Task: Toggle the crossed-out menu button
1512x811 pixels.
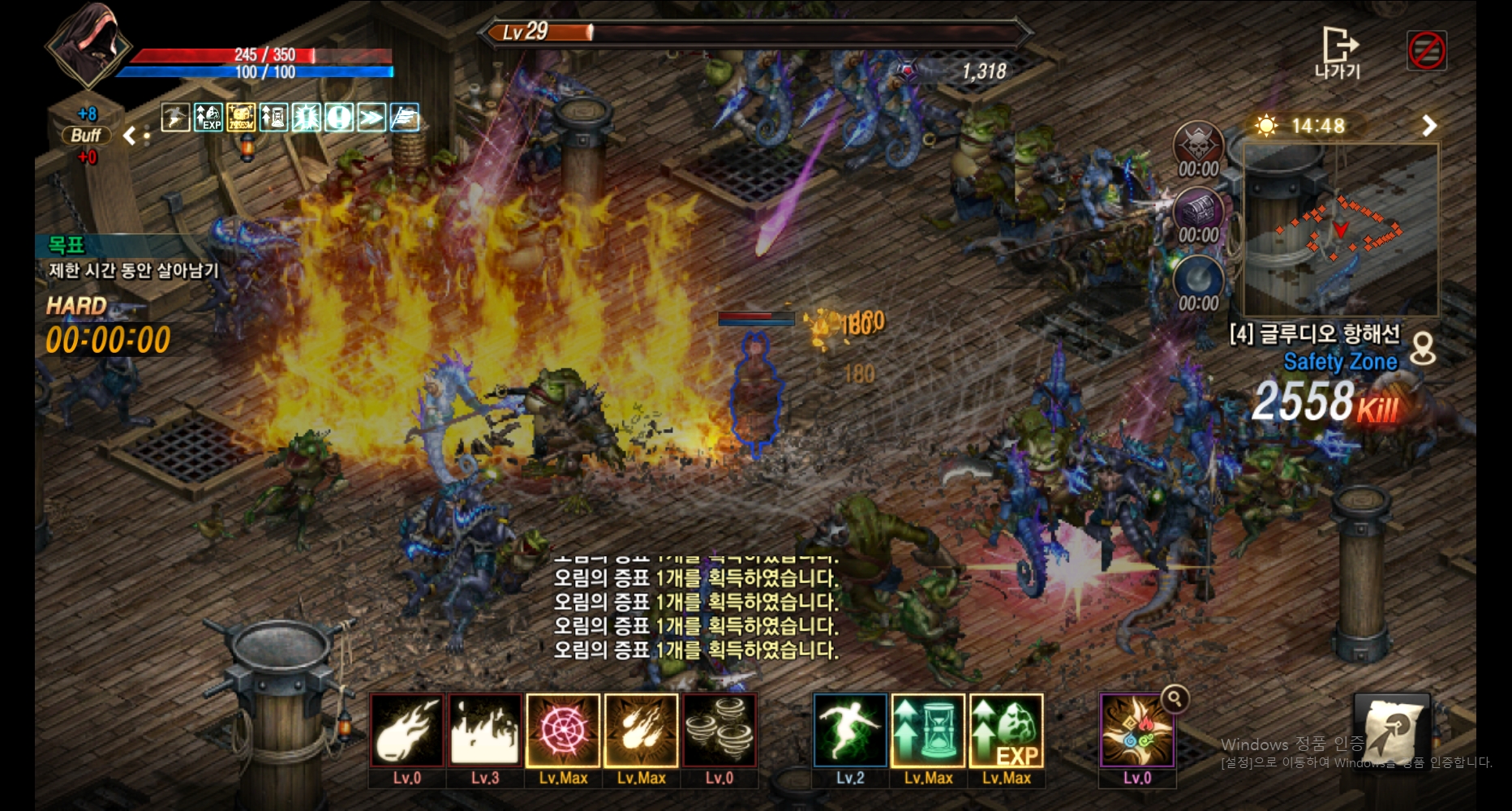Action: (1426, 51)
